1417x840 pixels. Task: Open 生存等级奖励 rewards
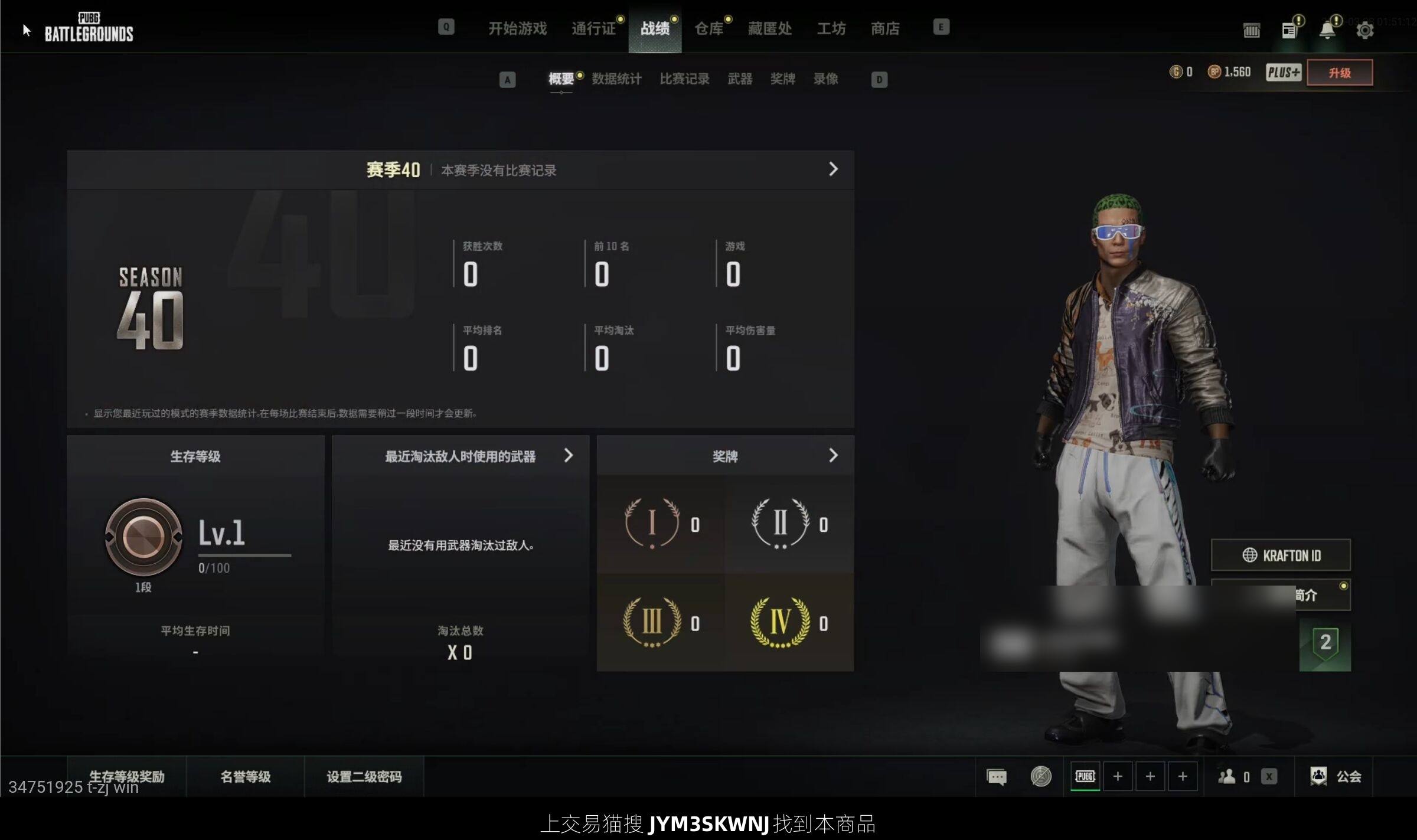[127, 776]
